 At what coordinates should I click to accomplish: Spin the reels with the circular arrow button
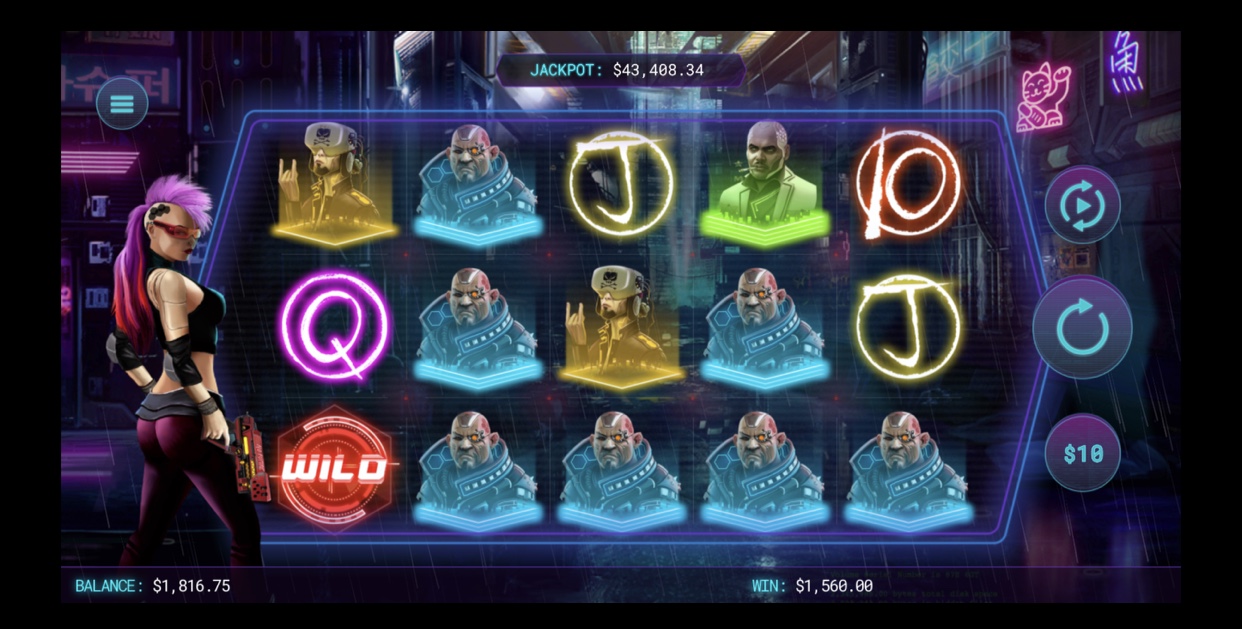point(1082,328)
